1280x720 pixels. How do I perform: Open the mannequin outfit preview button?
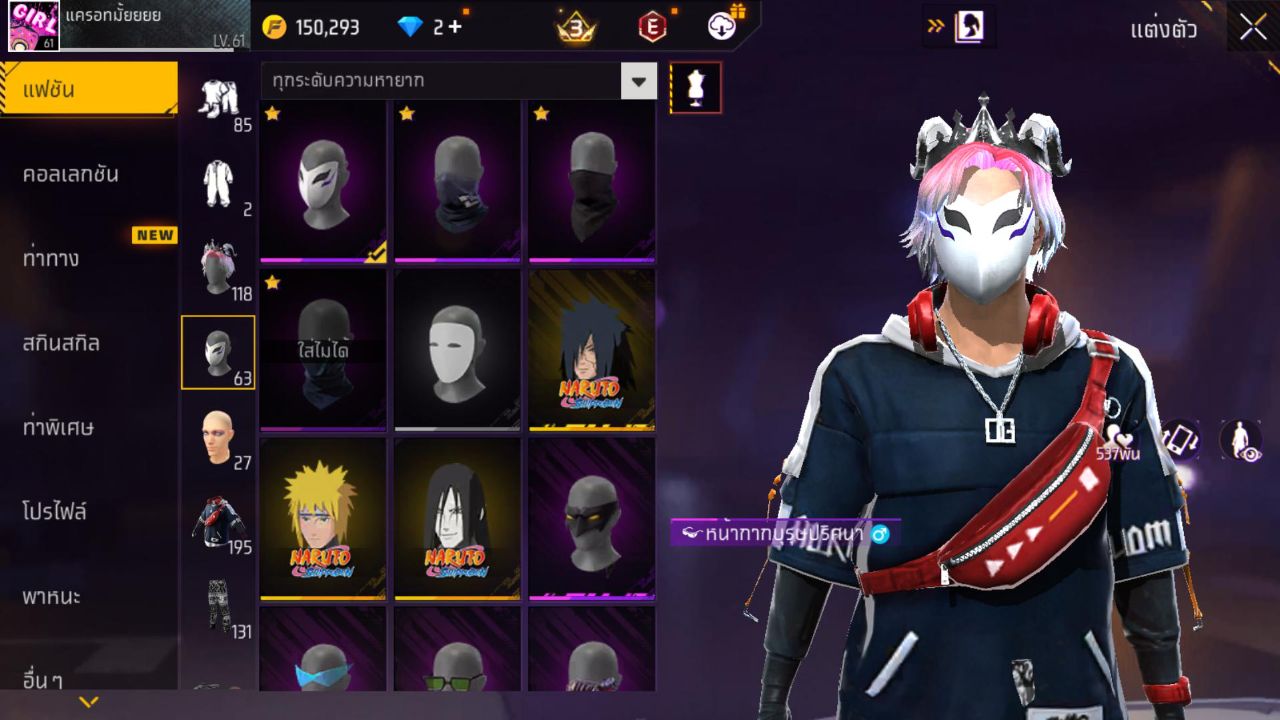[695, 87]
